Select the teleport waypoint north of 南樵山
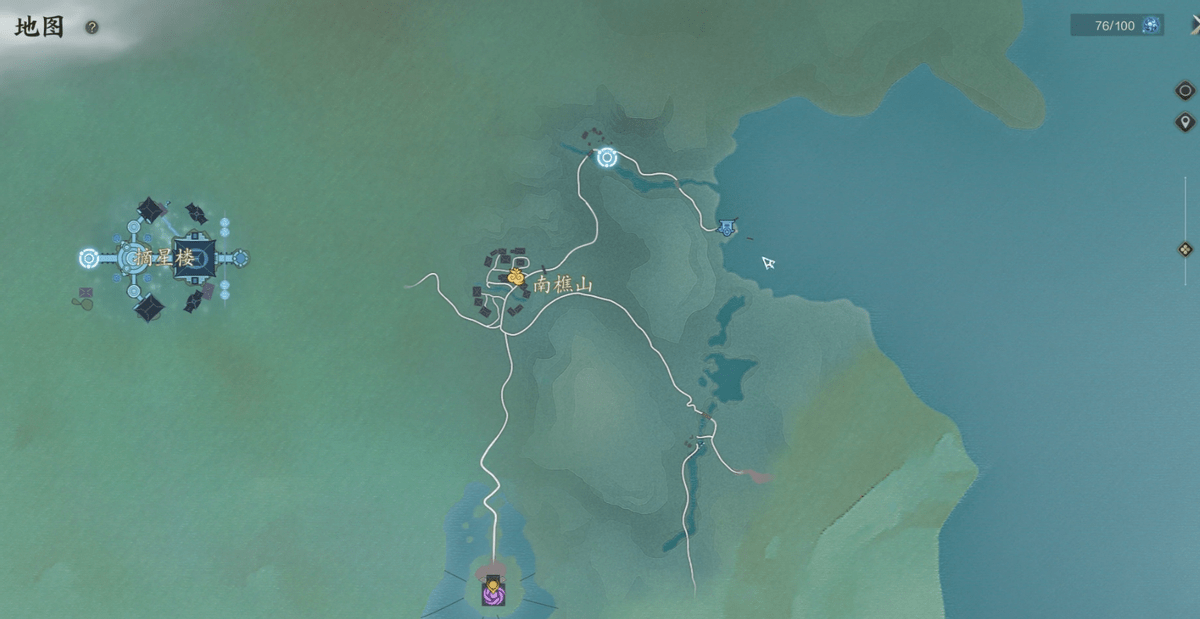The image size is (1200, 619). 607,157
